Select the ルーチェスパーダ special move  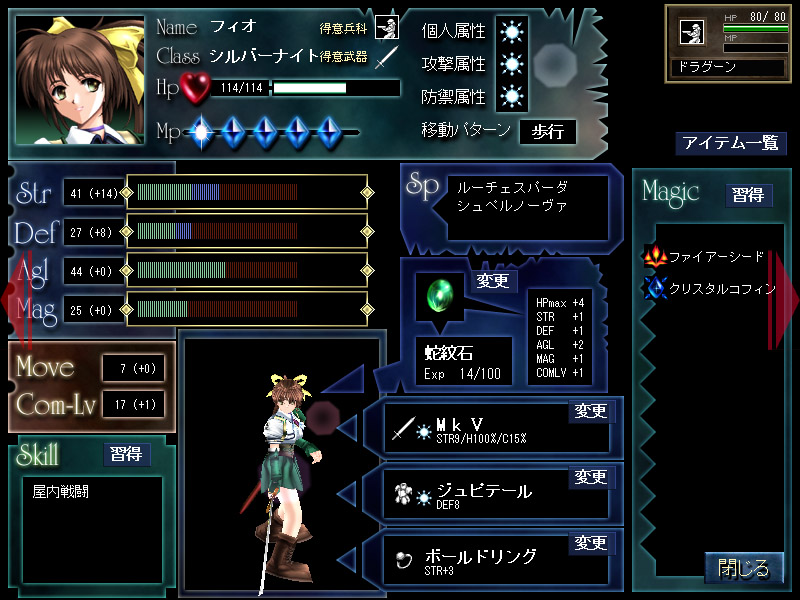512,188
